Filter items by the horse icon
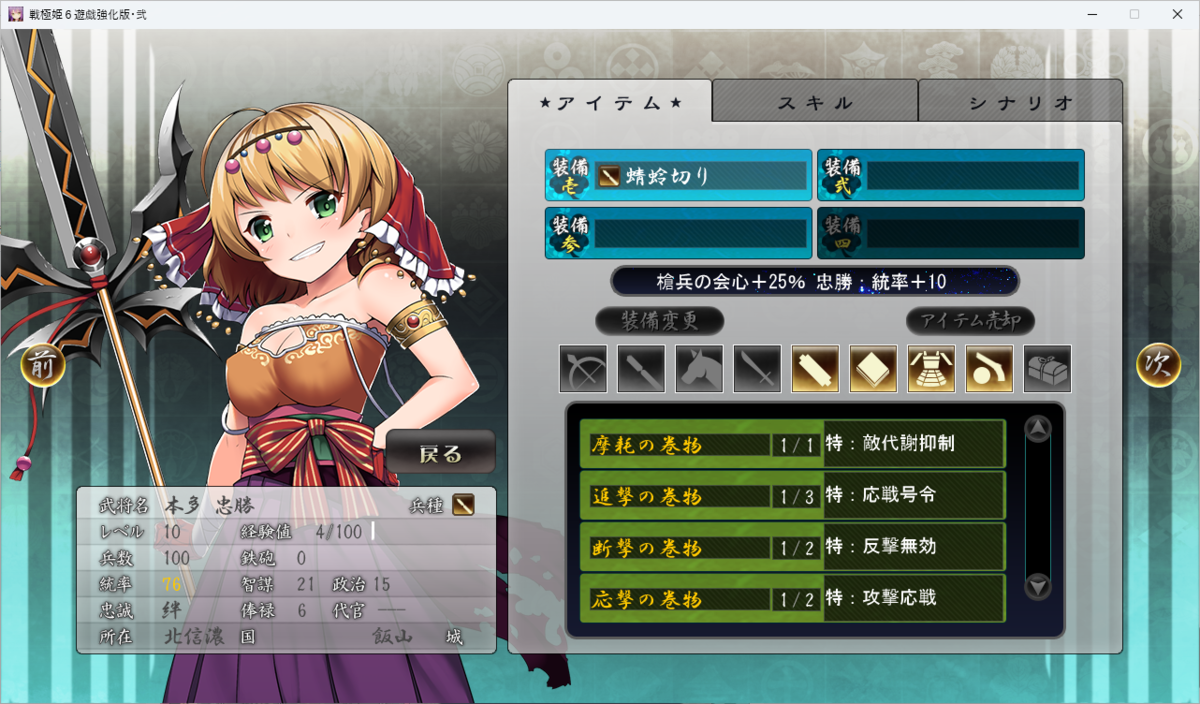1200x704 pixels. tap(699, 369)
